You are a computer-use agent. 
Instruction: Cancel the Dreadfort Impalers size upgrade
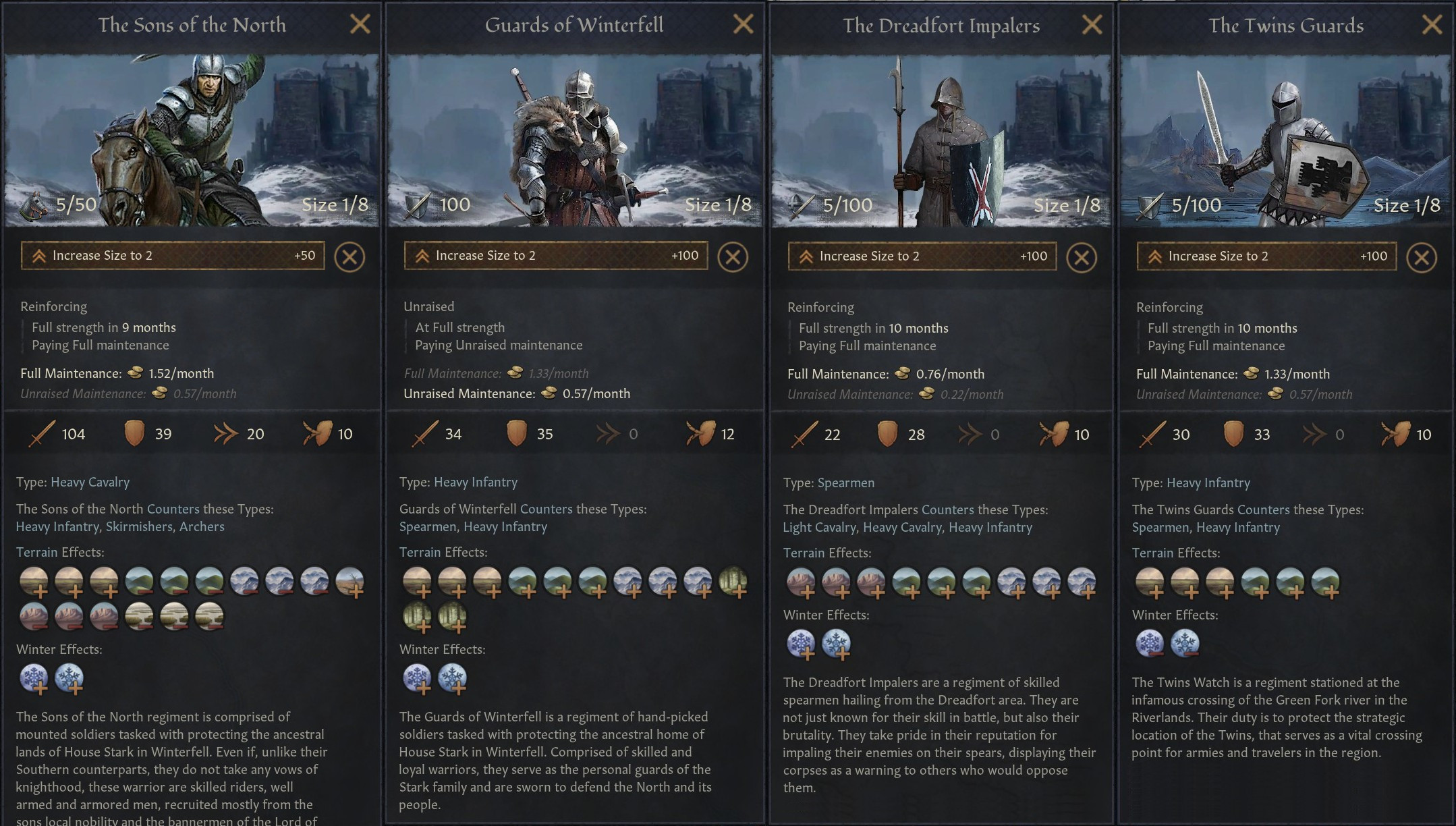coord(1082,256)
